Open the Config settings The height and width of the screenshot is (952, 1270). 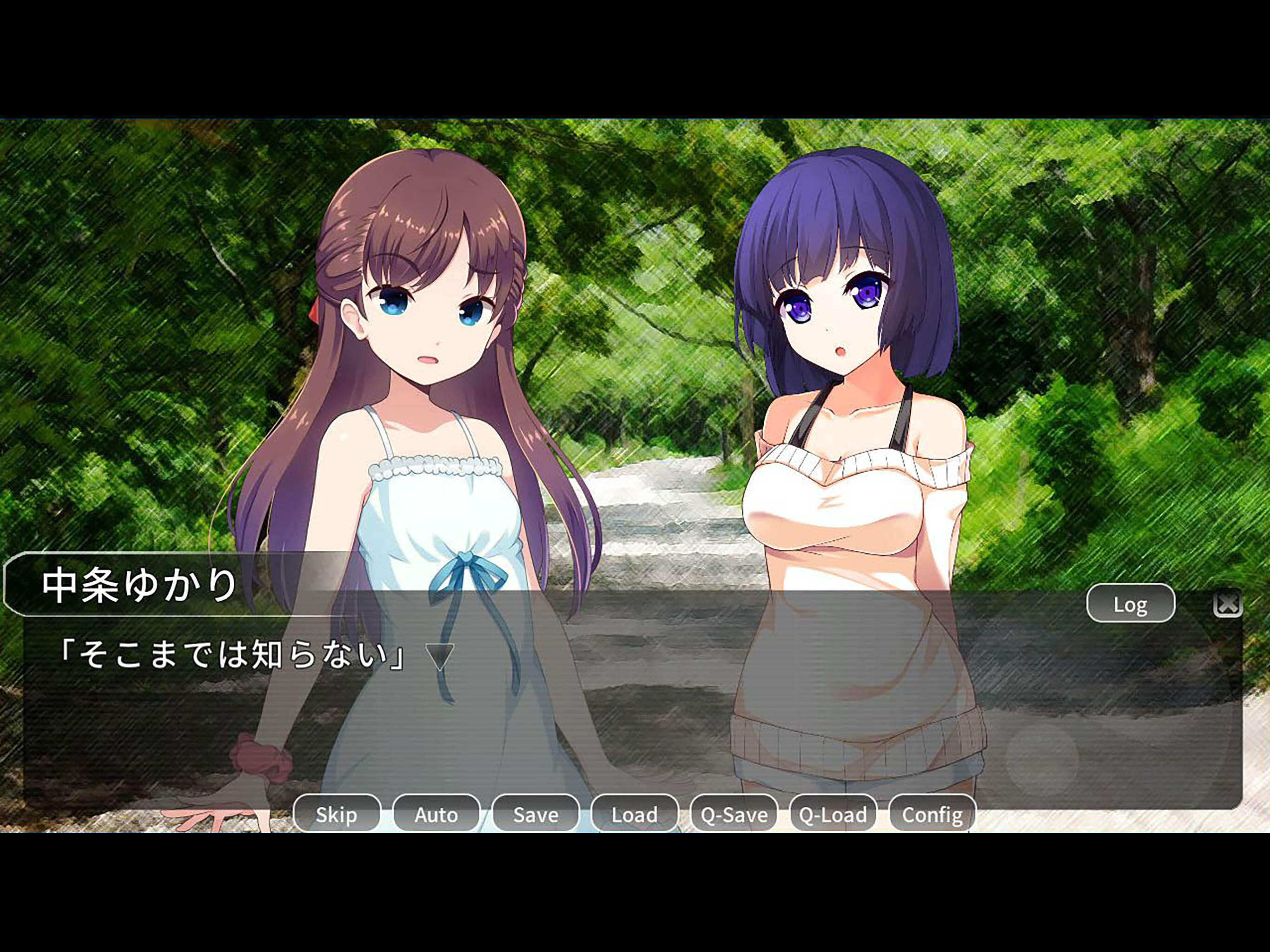click(932, 814)
